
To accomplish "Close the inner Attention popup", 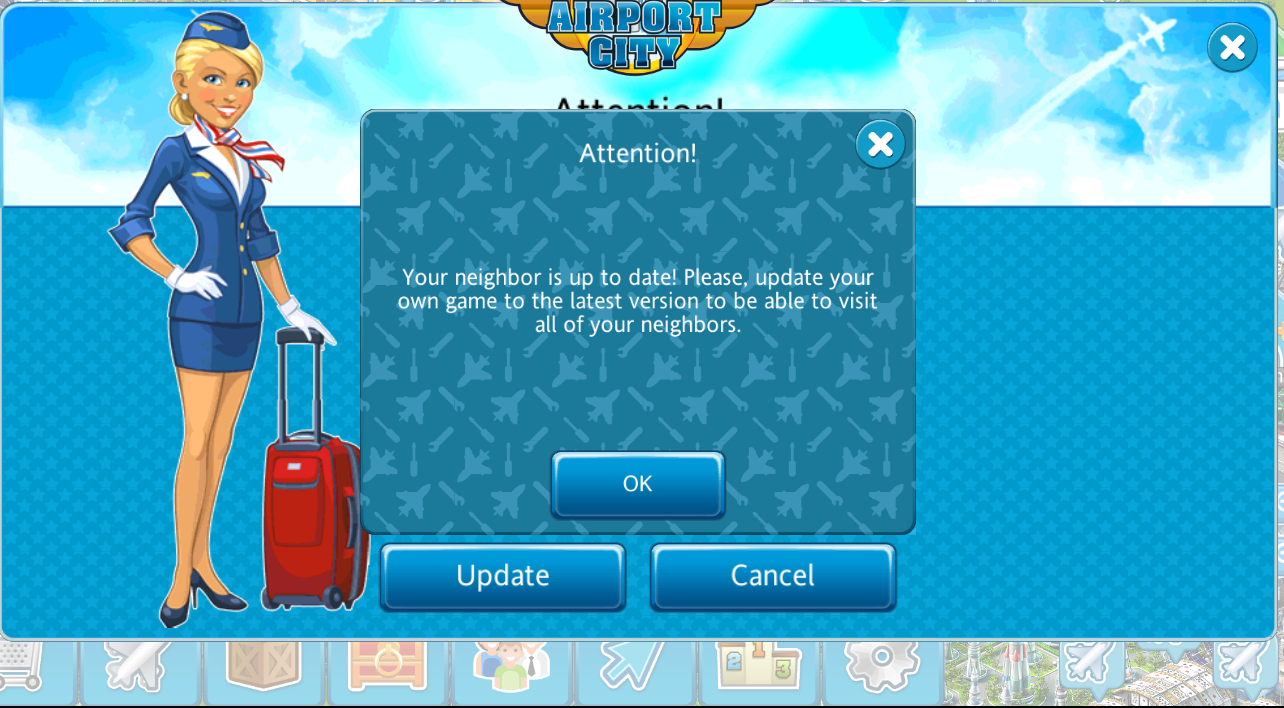I will click(x=880, y=145).
